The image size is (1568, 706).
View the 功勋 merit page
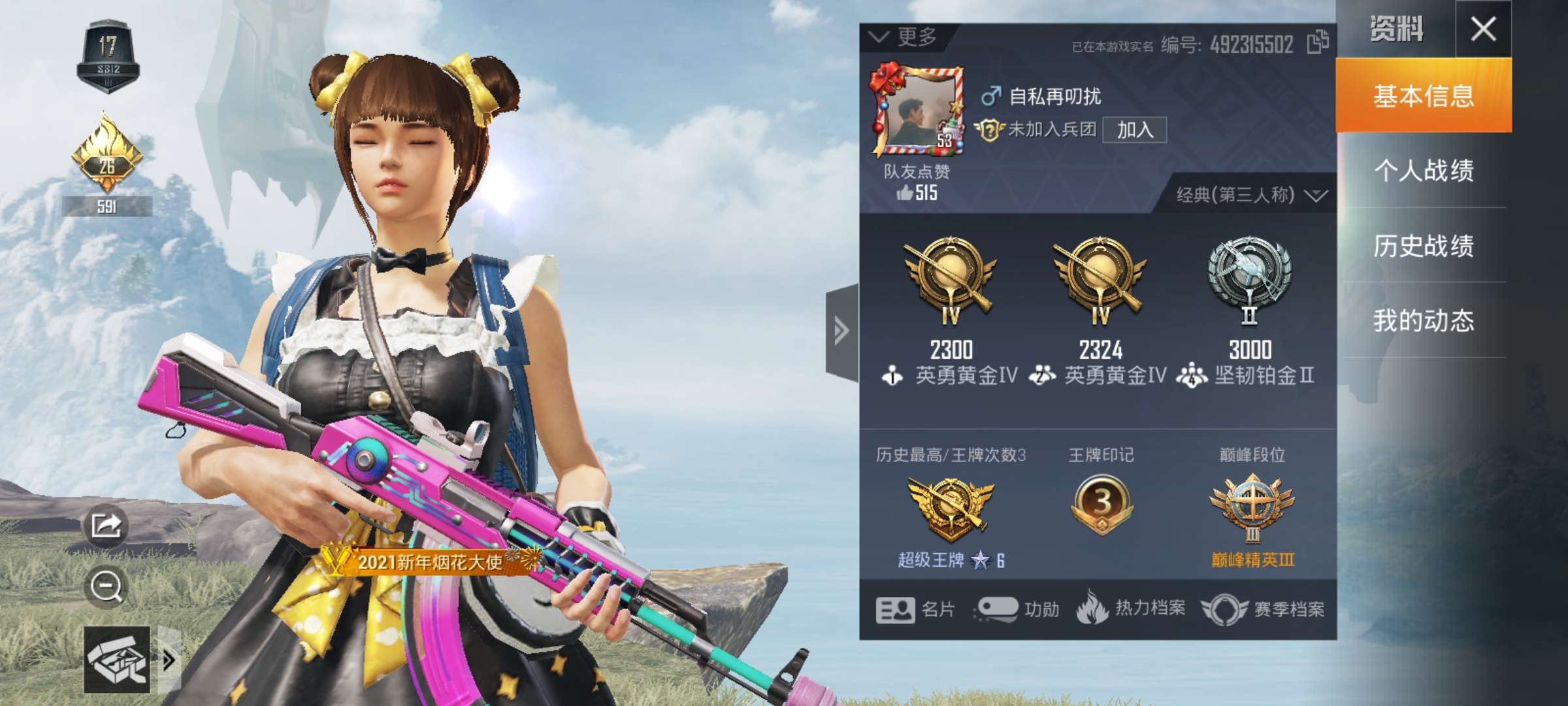(x=1017, y=610)
